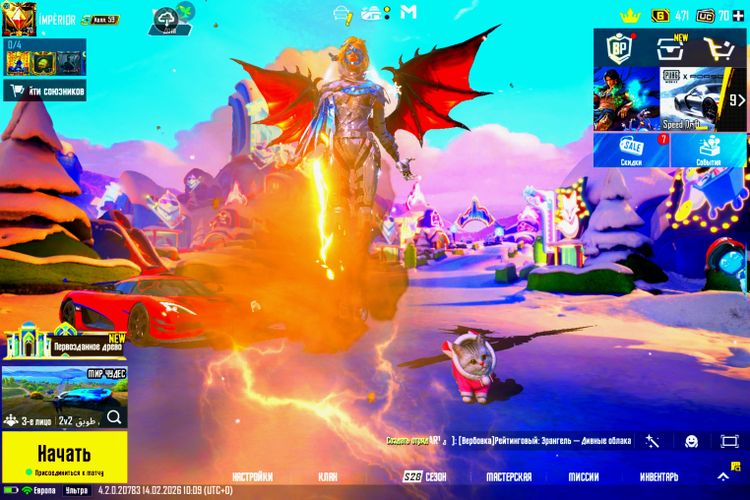Expand the bottom menu with the up arrow
Viewport: 750px width, 500px height.
(722, 477)
